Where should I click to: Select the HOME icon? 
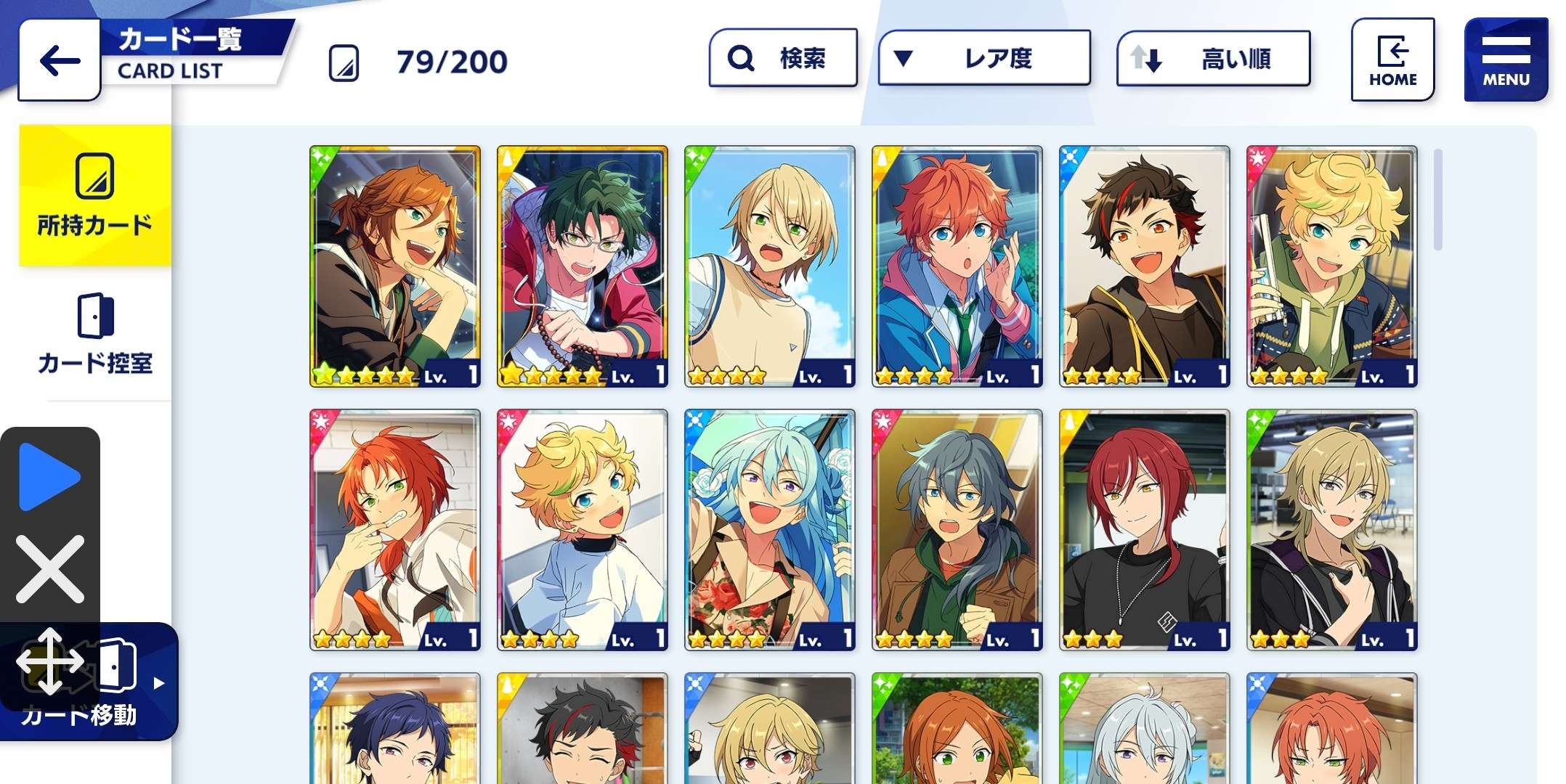[1392, 58]
